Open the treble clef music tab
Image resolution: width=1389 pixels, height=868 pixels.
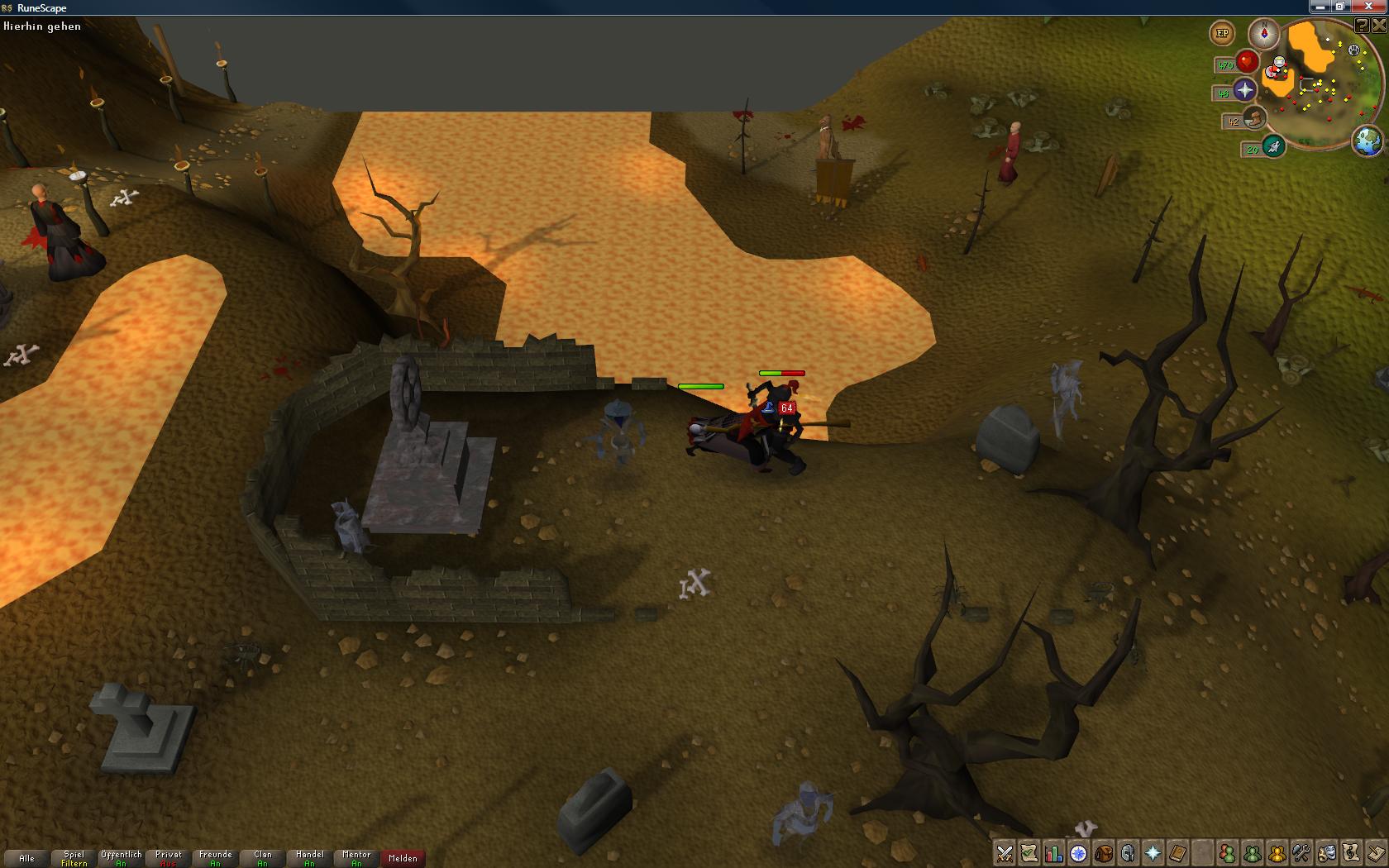click(1351, 853)
